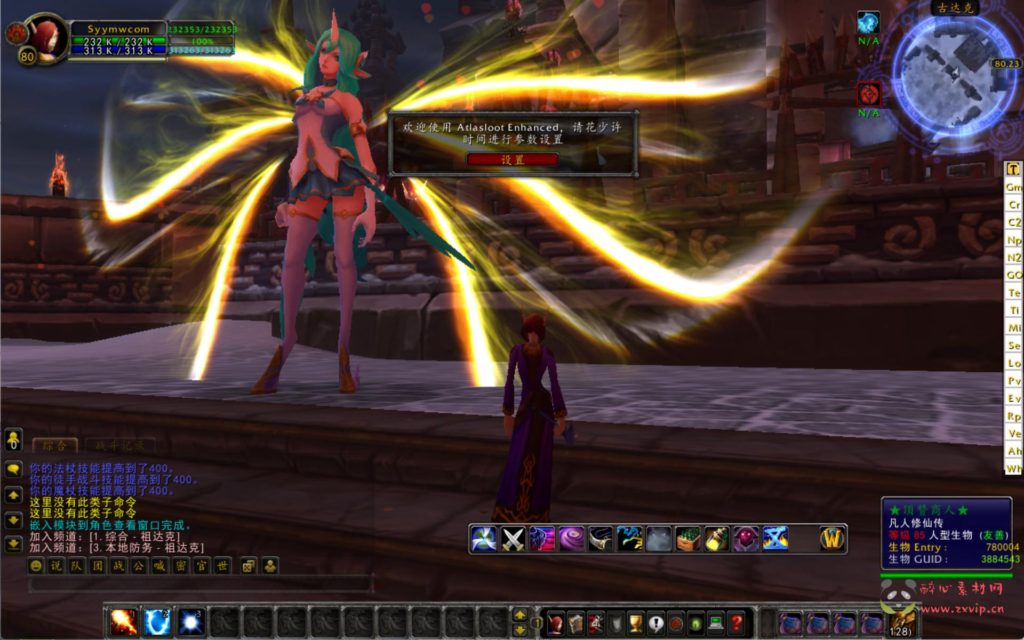Image resolution: width=1024 pixels, height=640 pixels.
Task: Use the white starburst spell in slot 3
Action: pyautogui.click(x=191, y=622)
